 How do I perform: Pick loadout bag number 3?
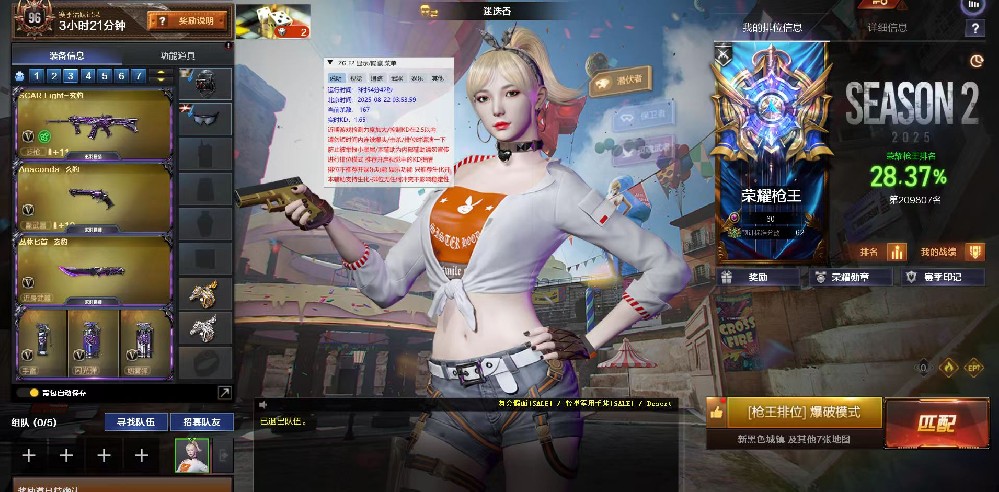pyautogui.click(x=71, y=76)
